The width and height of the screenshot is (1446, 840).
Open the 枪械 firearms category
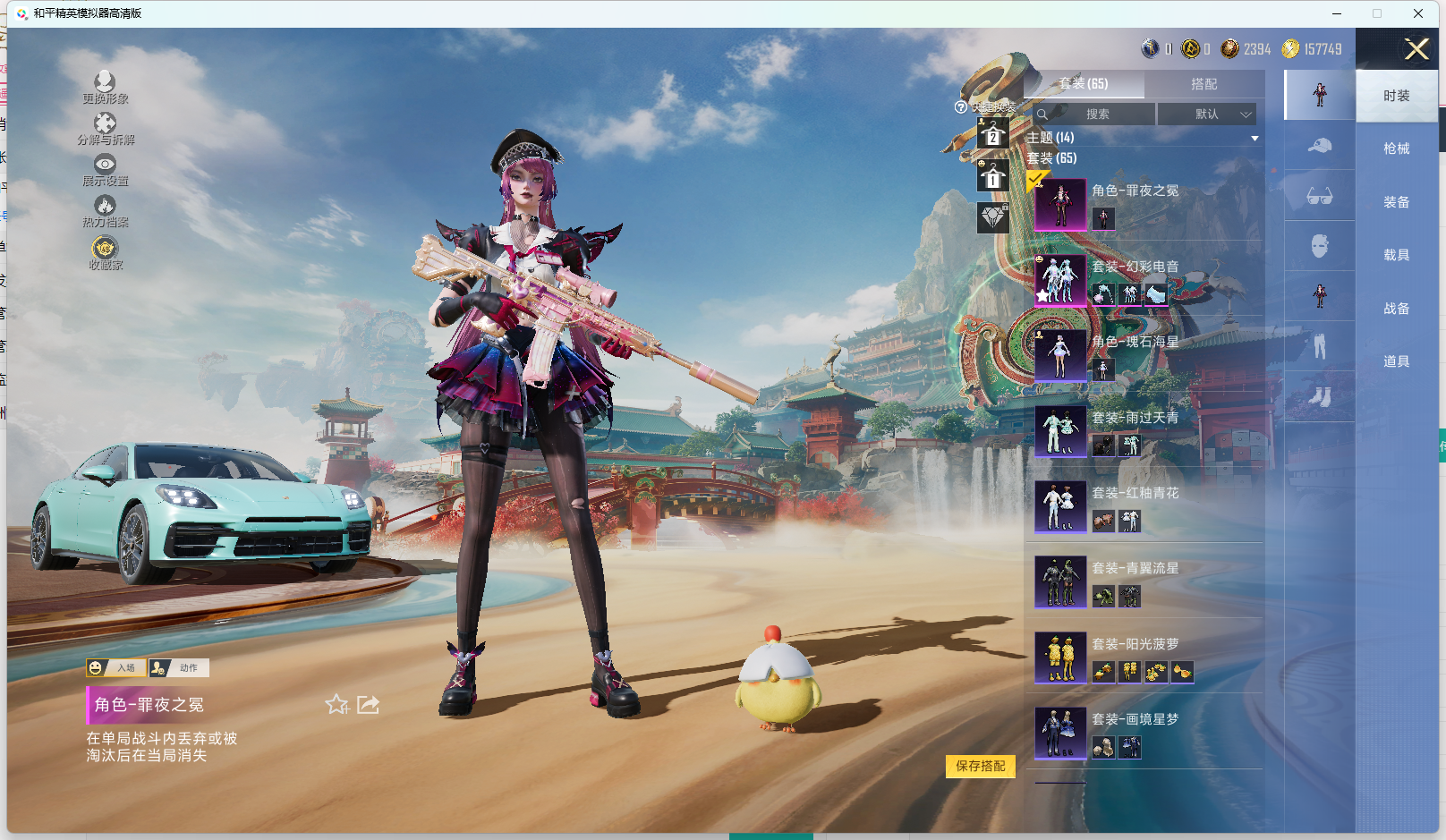1396,148
